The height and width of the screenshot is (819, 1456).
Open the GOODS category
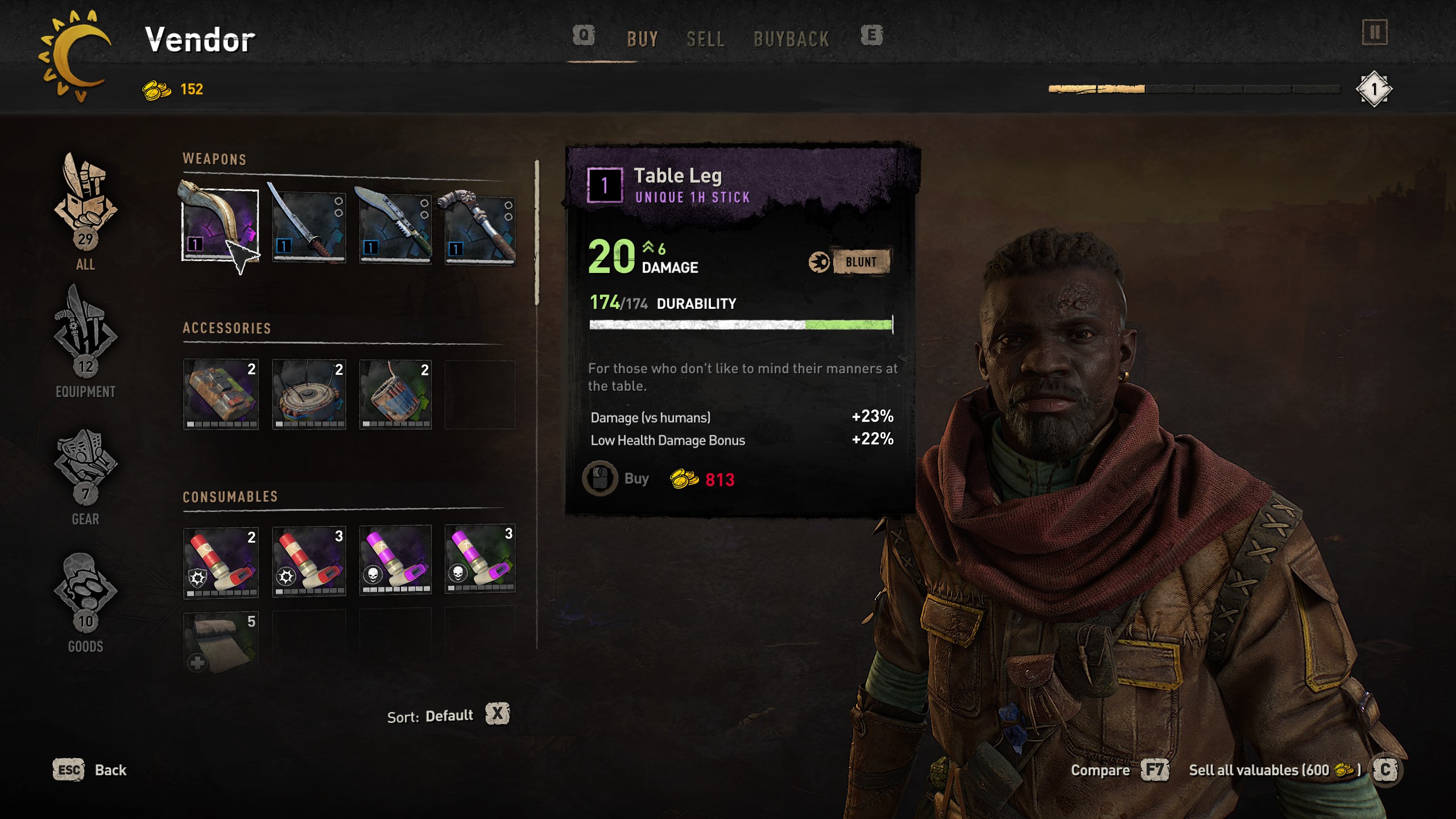(x=85, y=600)
